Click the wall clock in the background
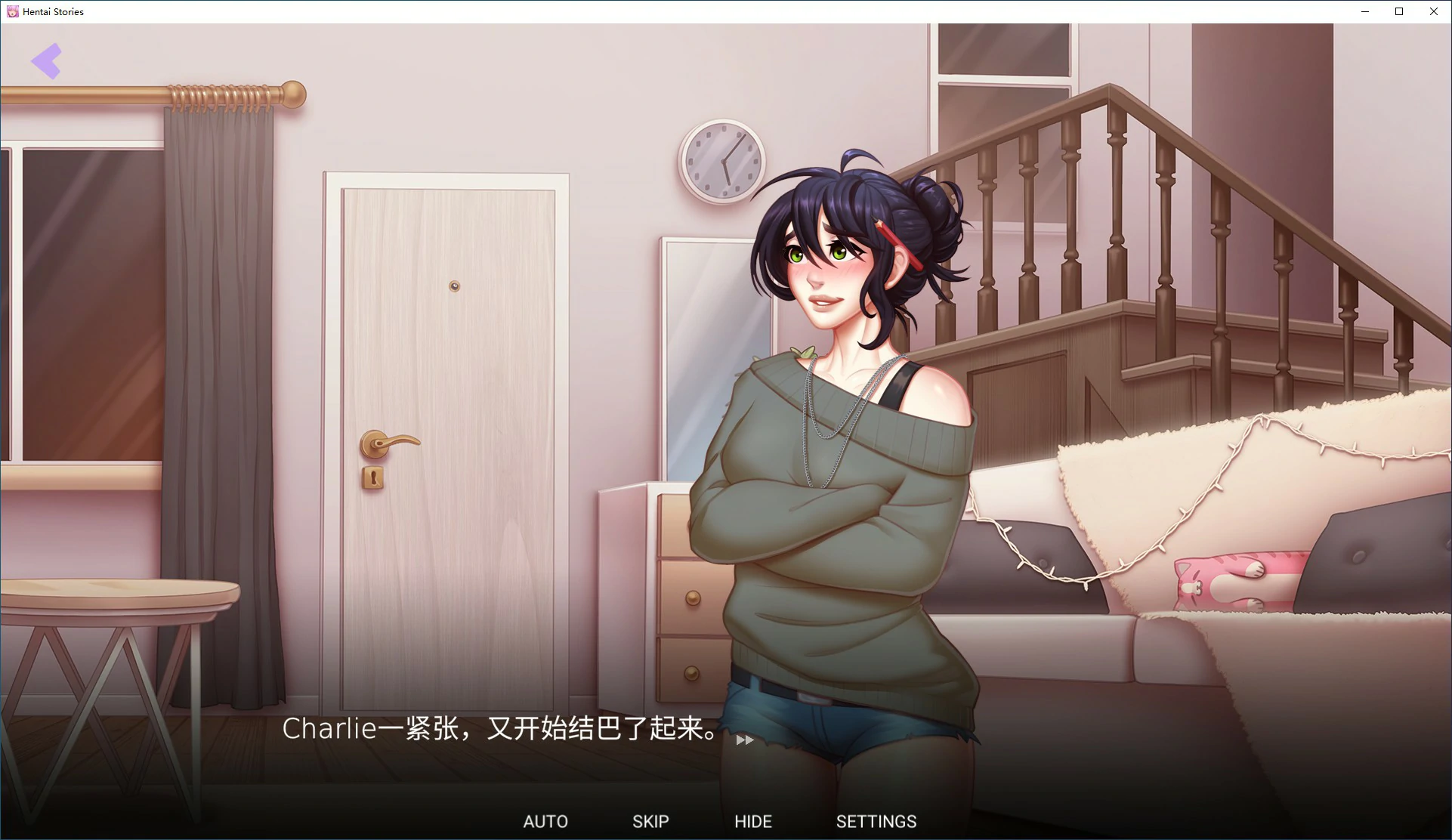The image size is (1452, 840). point(723,161)
